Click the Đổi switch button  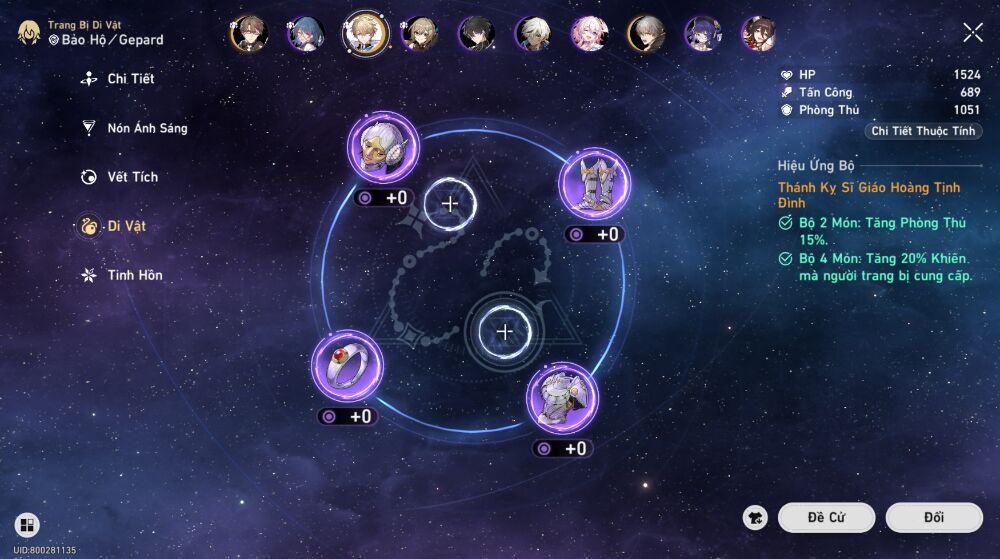[933, 517]
